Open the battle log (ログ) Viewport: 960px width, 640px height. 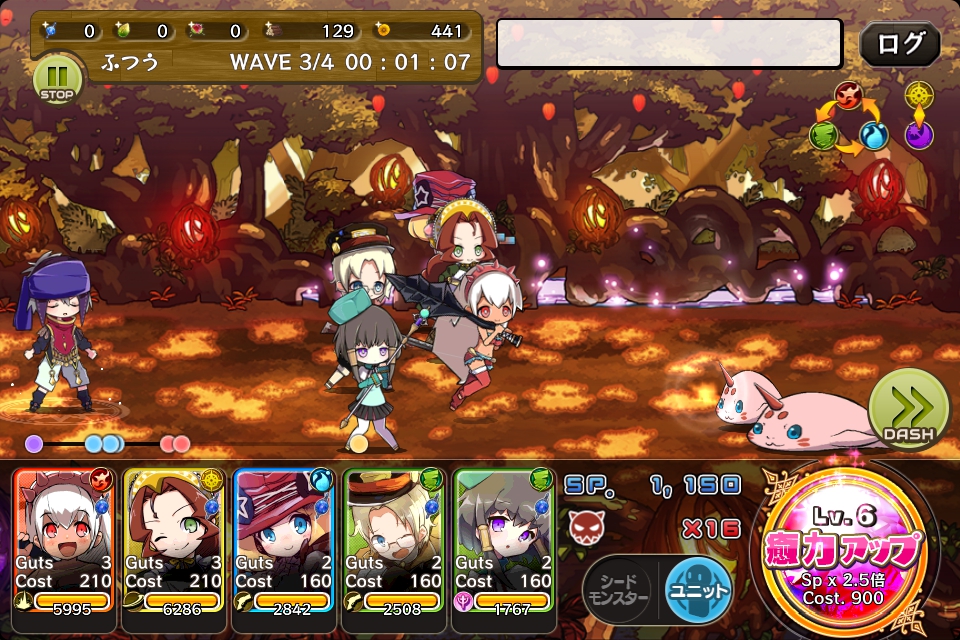pos(900,45)
